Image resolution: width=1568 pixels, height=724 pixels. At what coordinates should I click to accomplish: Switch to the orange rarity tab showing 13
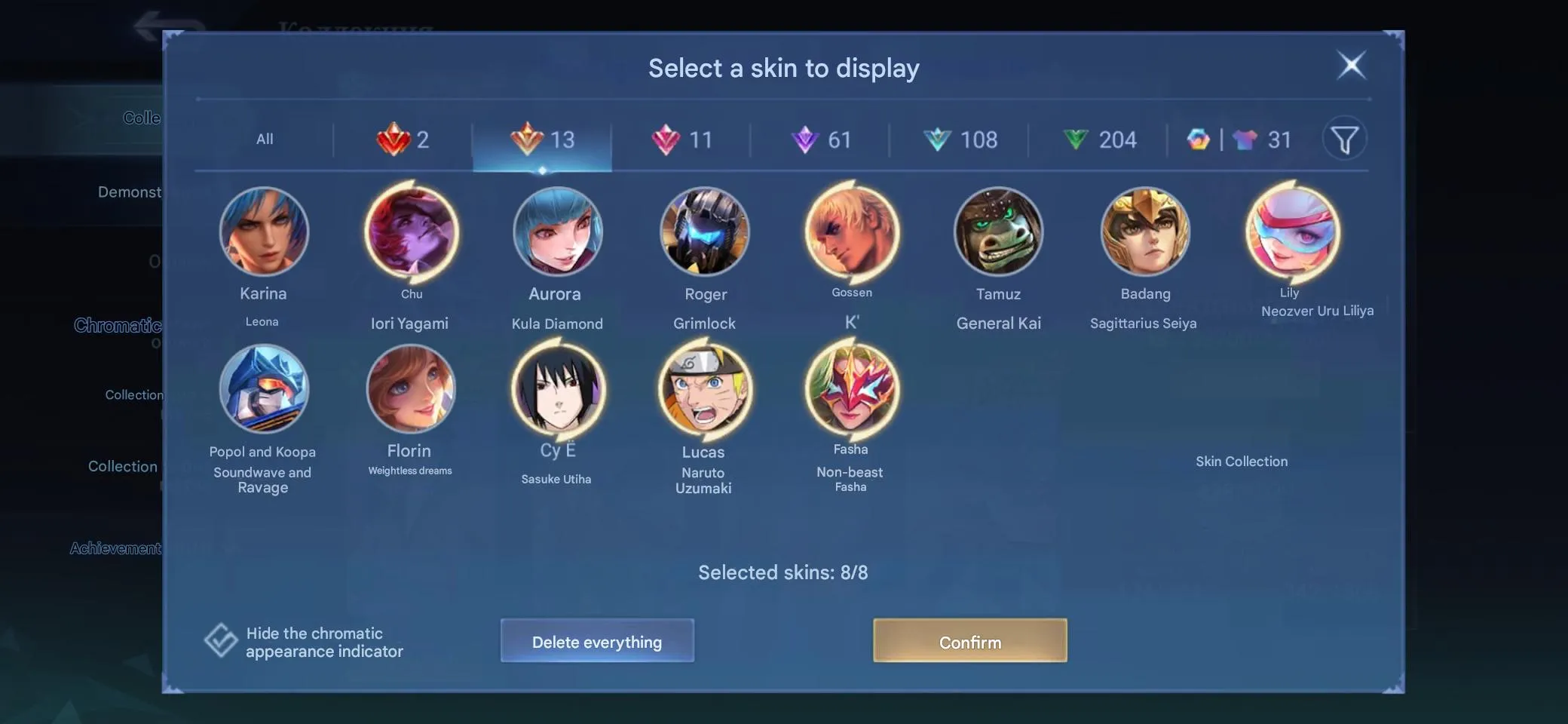pyautogui.click(x=543, y=140)
